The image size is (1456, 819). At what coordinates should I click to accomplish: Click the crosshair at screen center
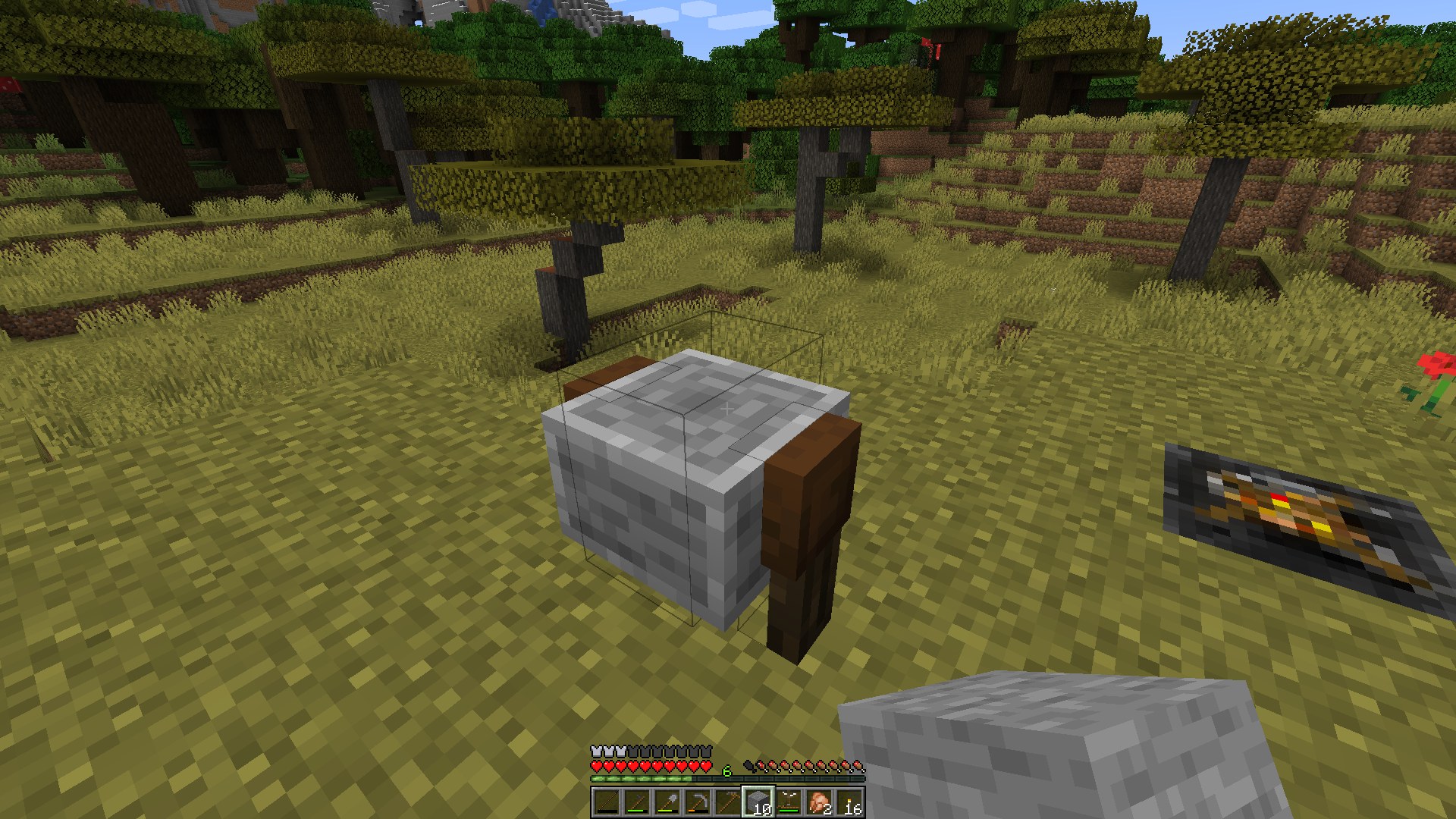726,408
